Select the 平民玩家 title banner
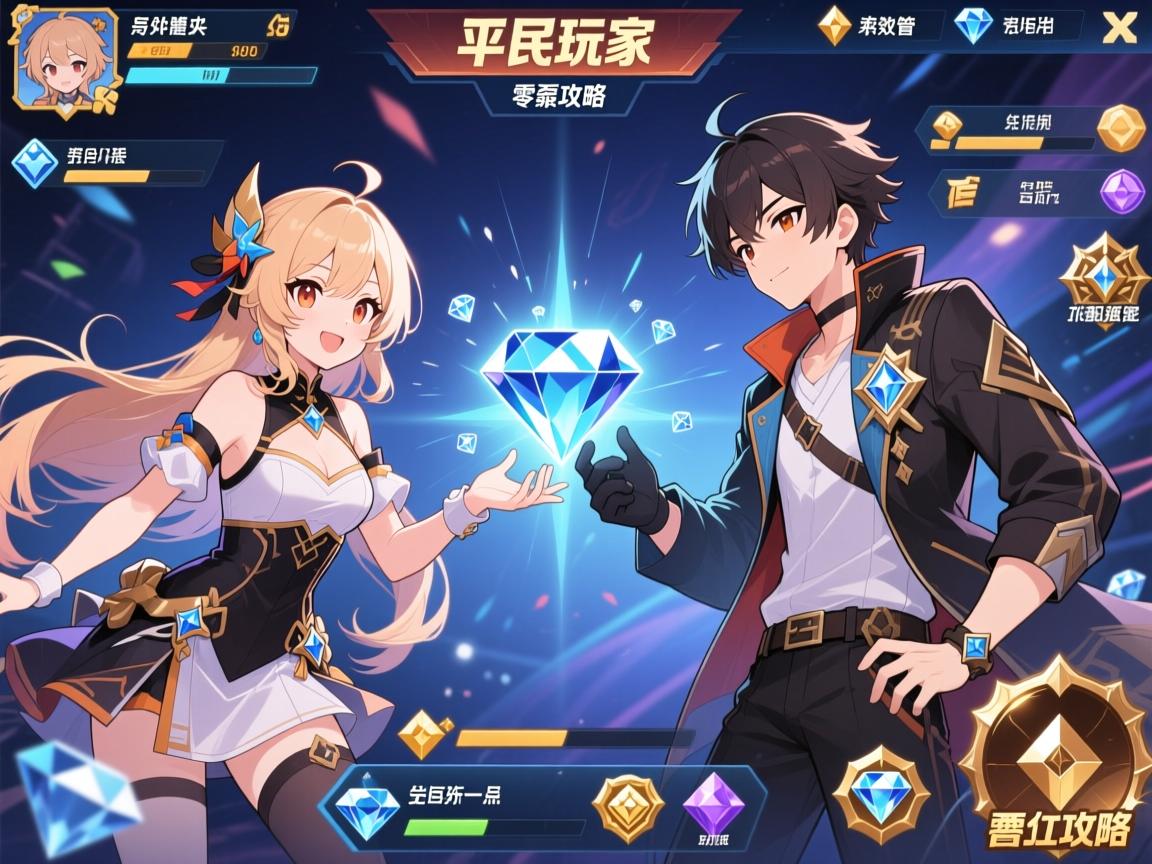The image size is (1152, 864). point(553,42)
